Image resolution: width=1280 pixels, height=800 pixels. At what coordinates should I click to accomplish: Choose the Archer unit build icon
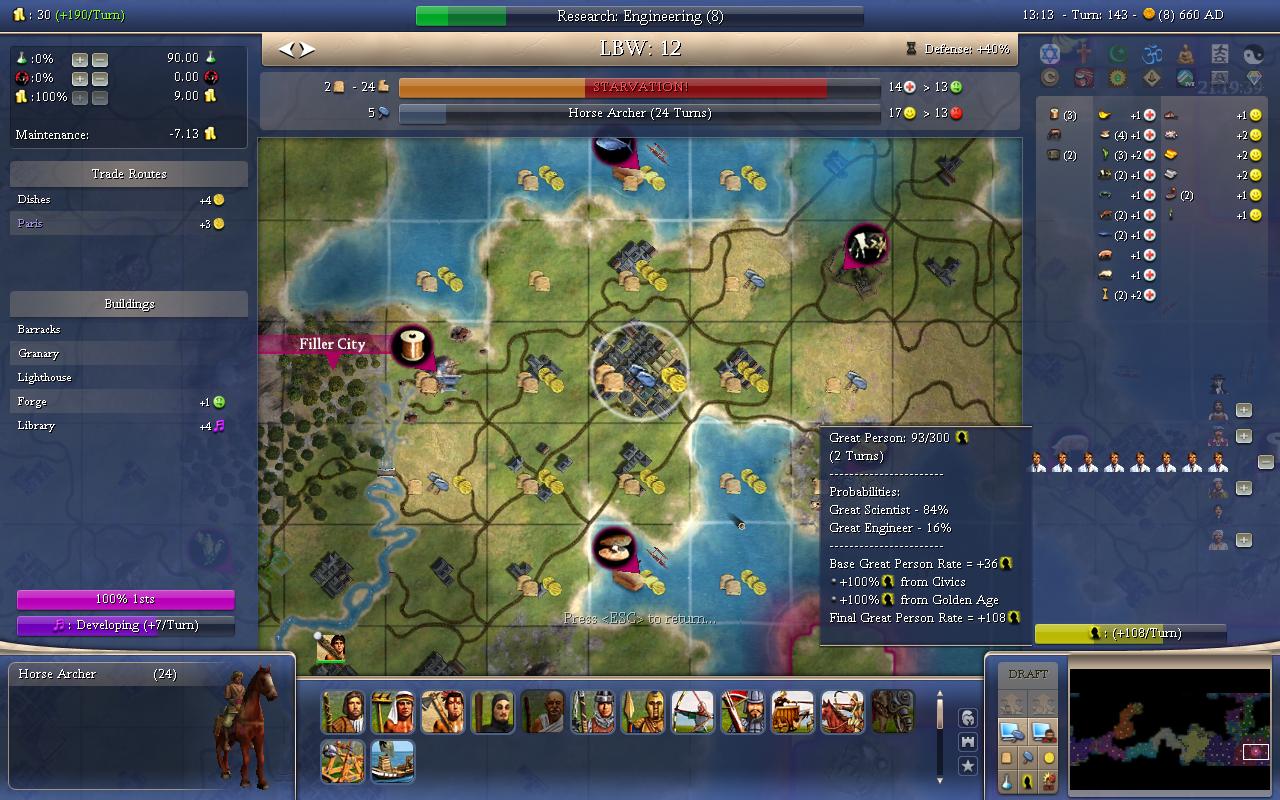pos(693,712)
